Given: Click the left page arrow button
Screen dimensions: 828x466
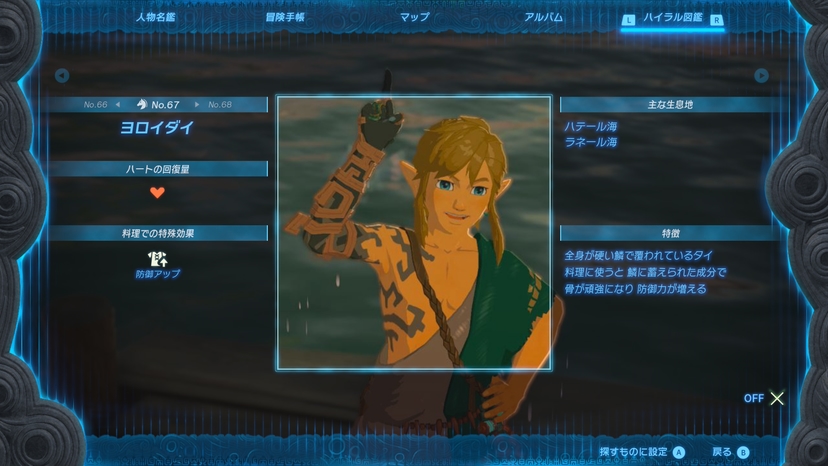Looking at the screenshot, I should [62, 76].
